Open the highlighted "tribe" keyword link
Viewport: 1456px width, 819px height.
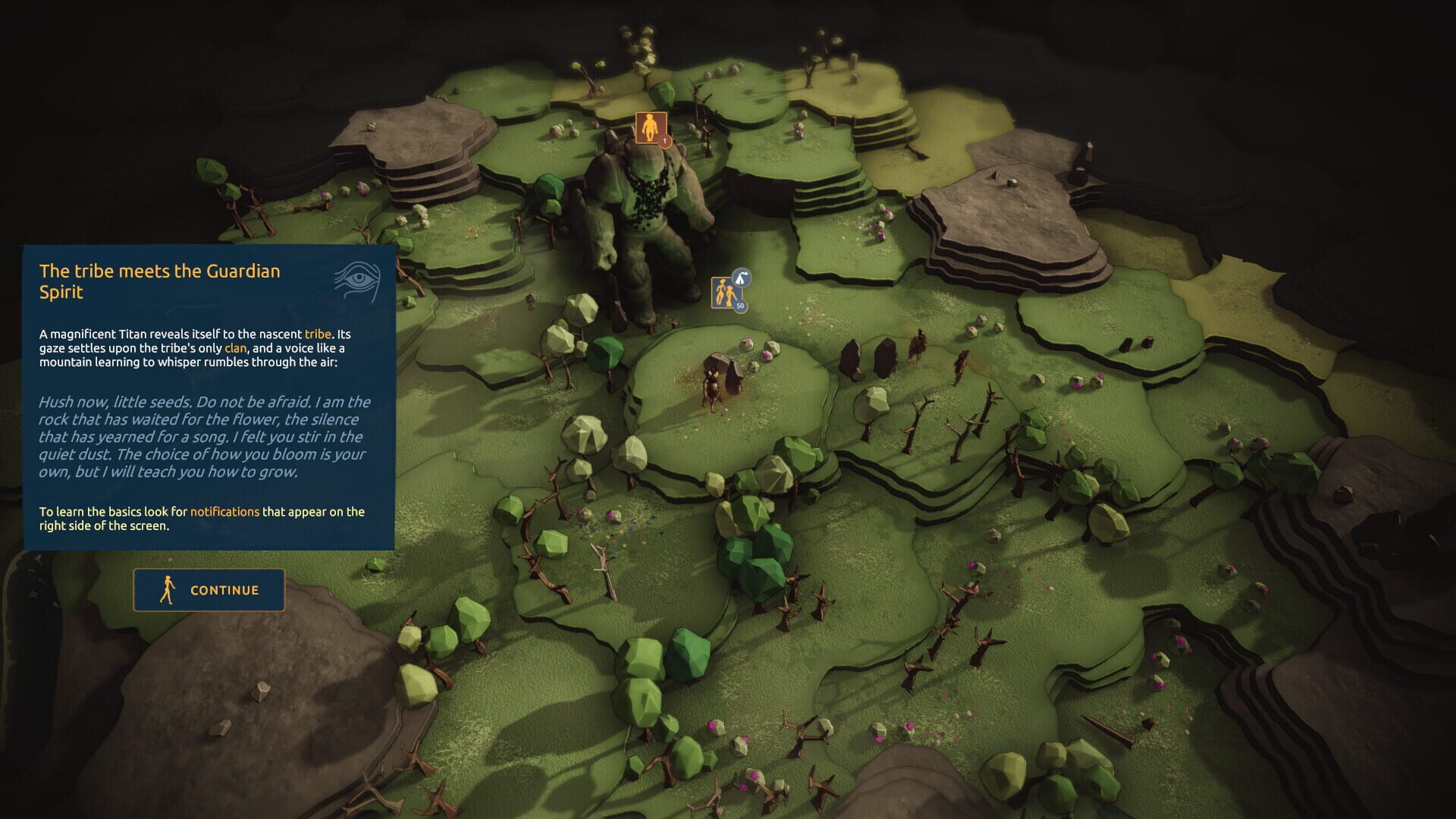coord(318,334)
